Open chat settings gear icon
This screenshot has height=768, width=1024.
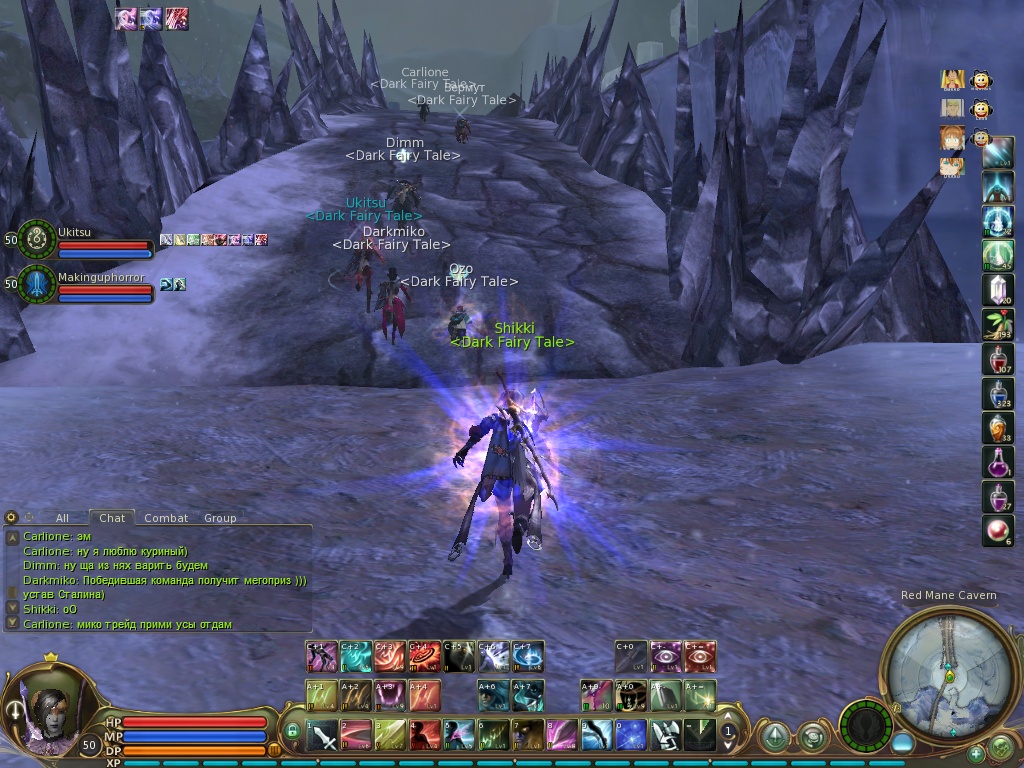point(11,517)
